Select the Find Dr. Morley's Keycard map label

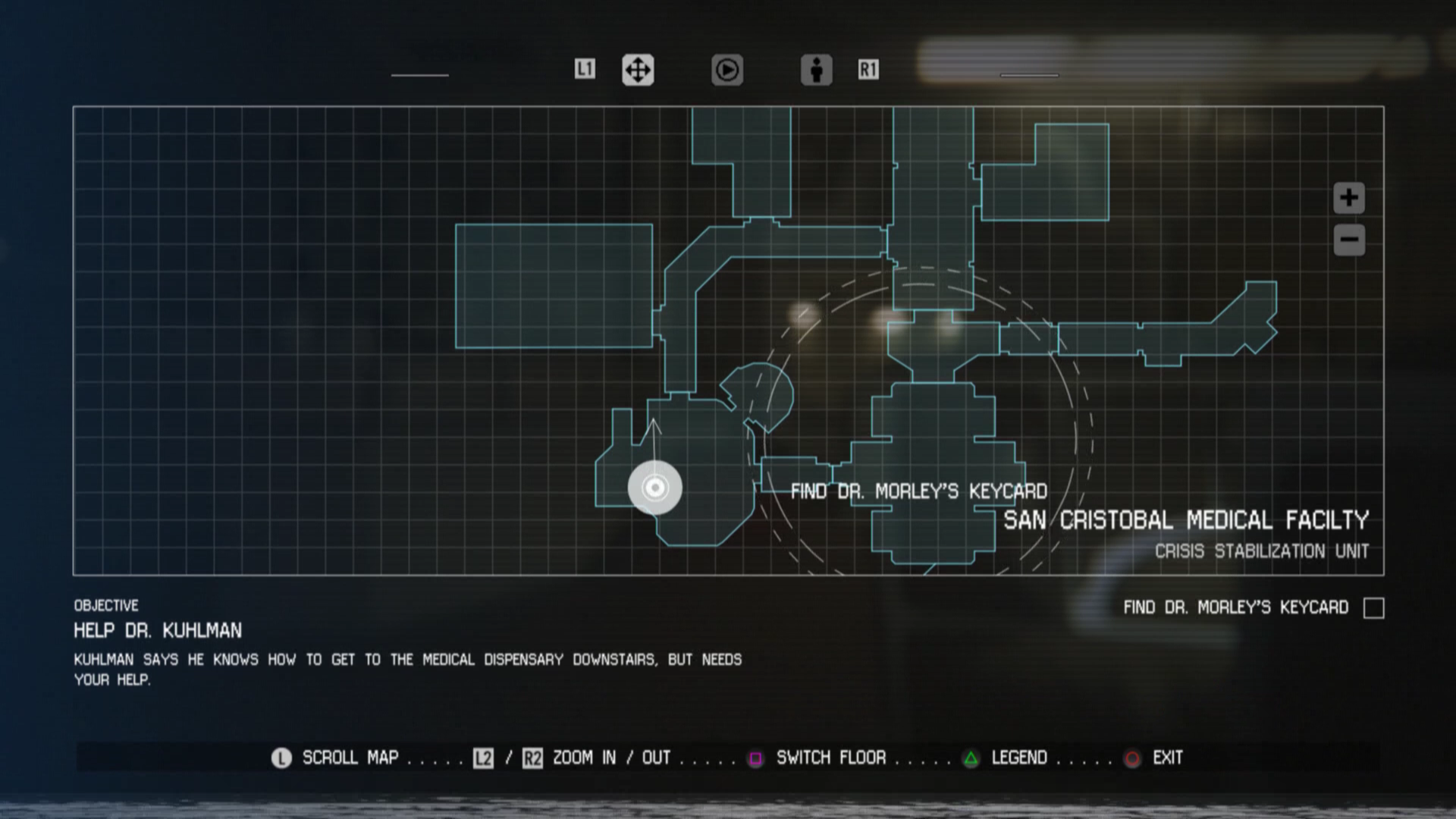coord(918,491)
